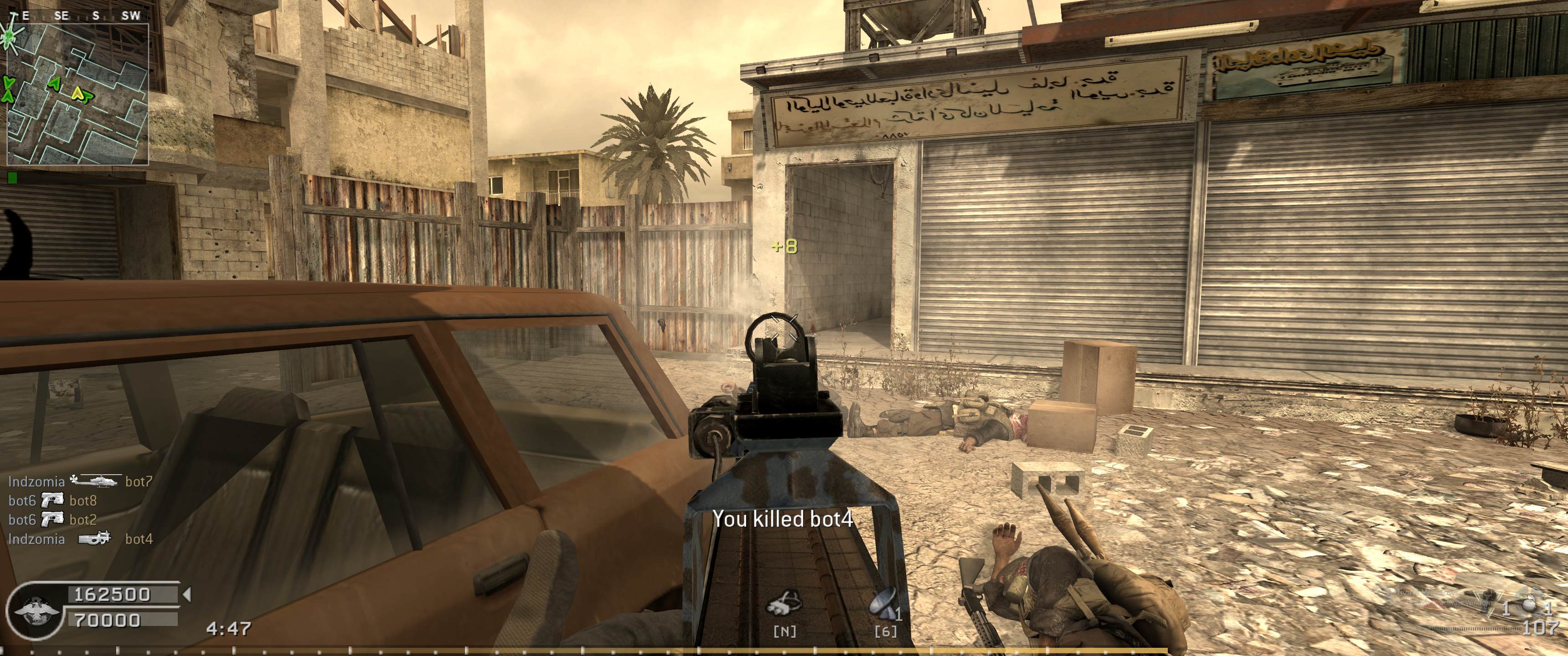This screenshot has width=1568, height=656.
Task: Click the 'Indzomia killed bot4' feed row
Action: tap(80, 539)
